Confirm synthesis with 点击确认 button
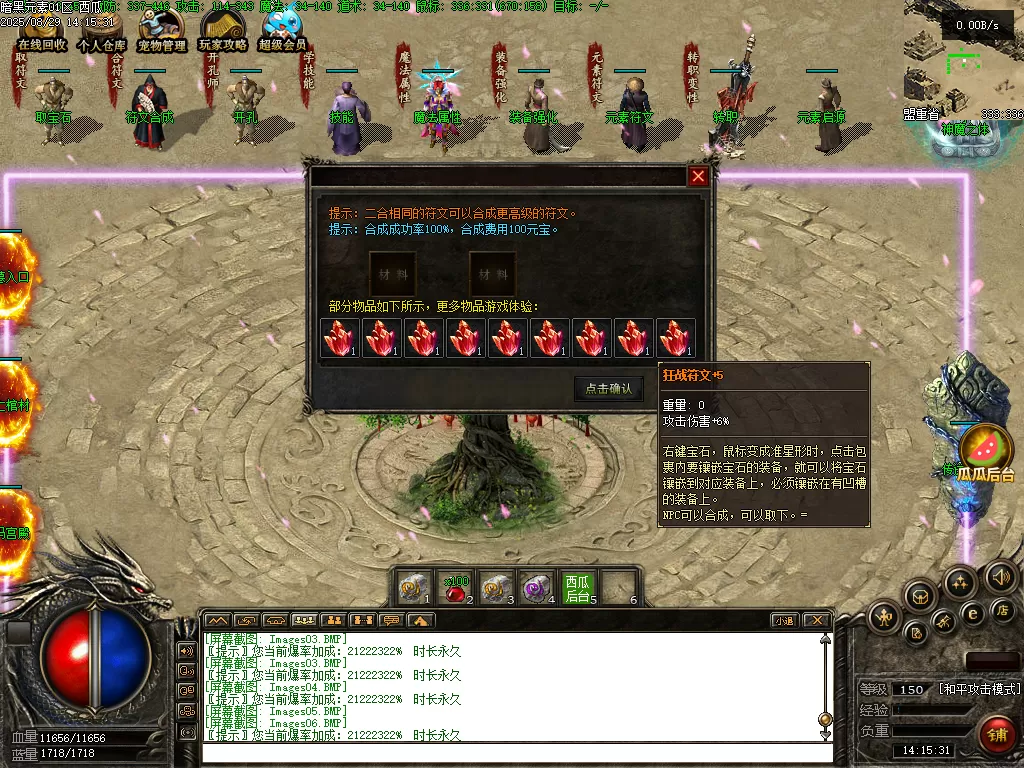Screen dimensions: 1024x768 click(608, 388)
